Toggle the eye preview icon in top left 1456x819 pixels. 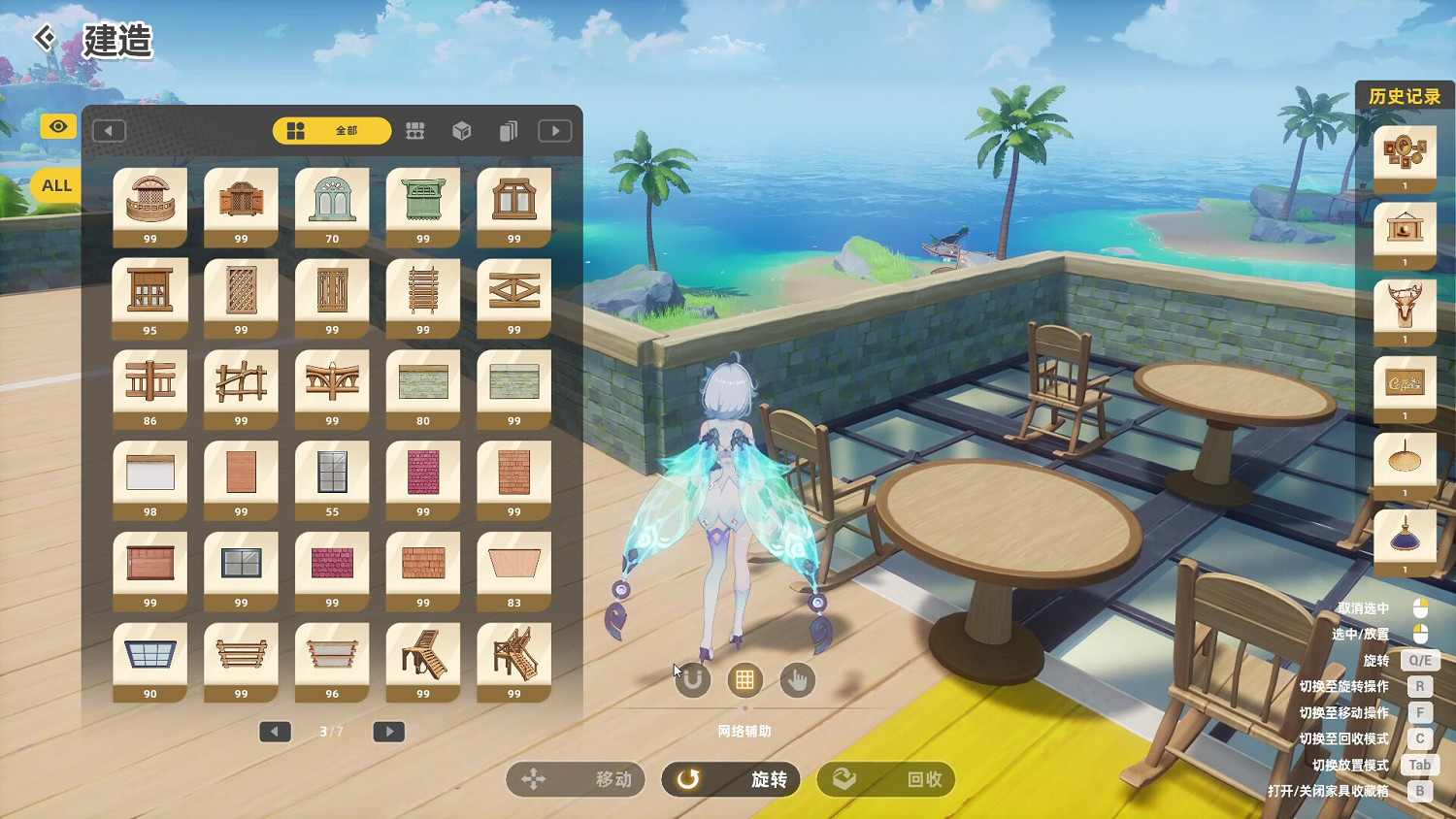56,126
